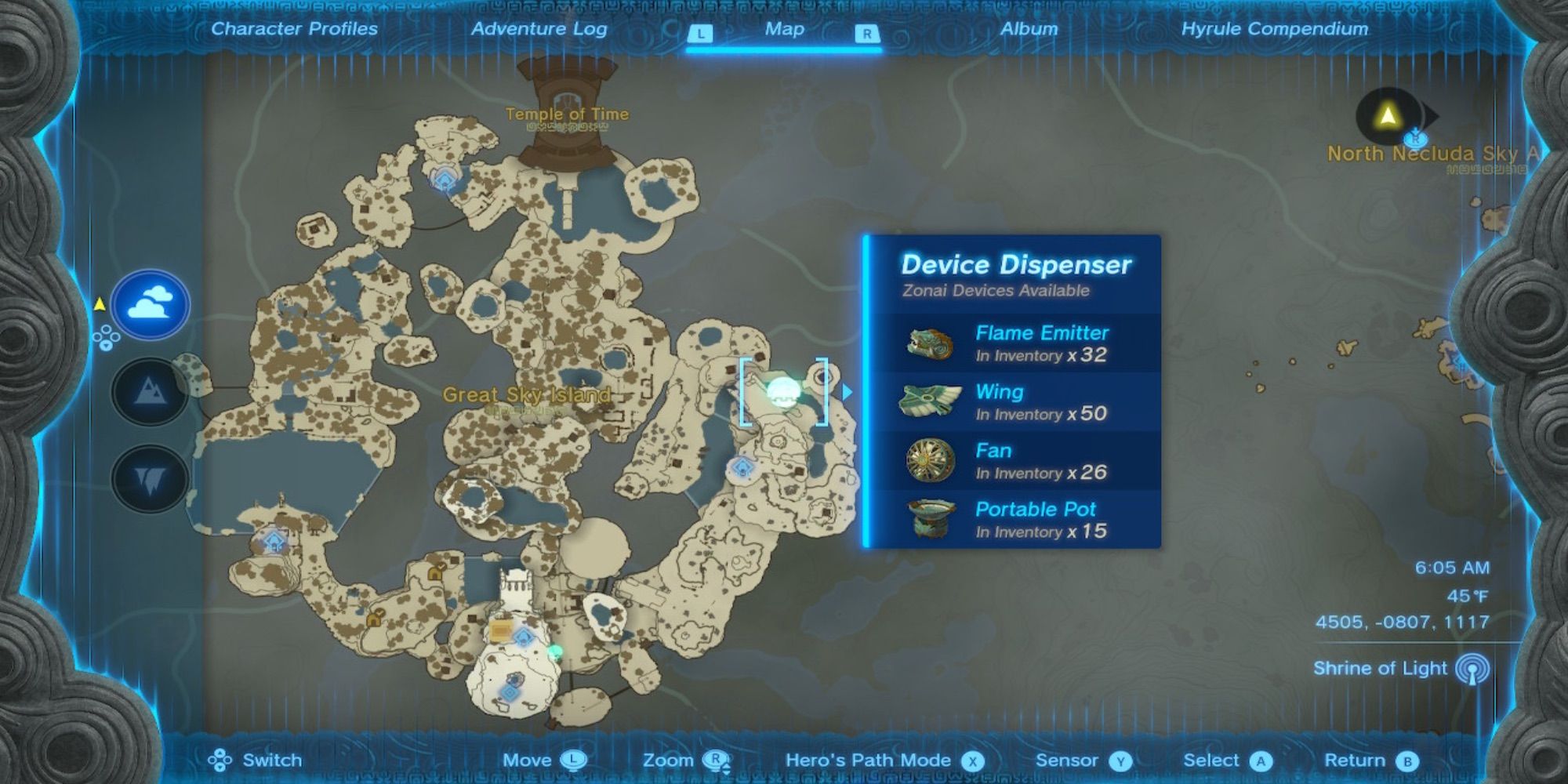The width and height of the screenshot is (1568, 784).
Task: Select the highlighted Device Dispenser map pin
Action: tap(782, 392)
